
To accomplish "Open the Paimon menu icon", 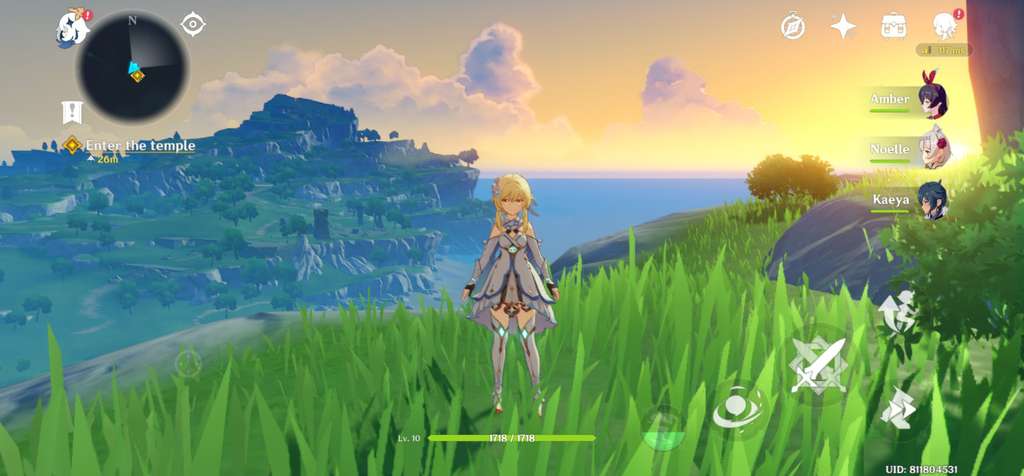I will 72,29.
